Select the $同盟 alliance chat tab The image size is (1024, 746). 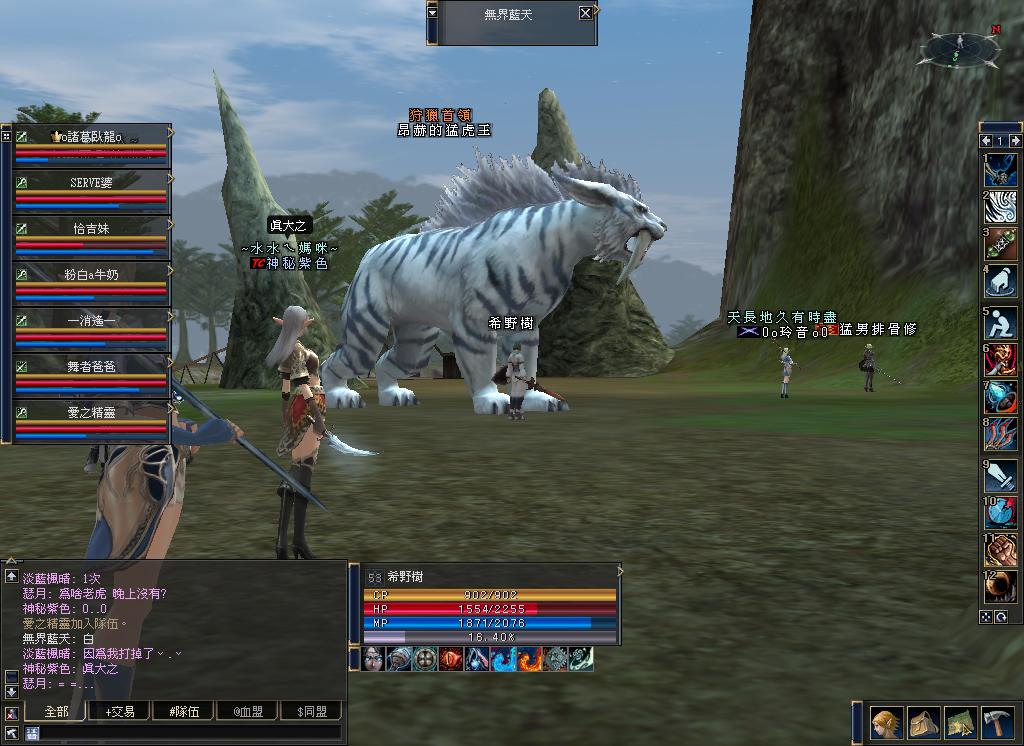(x=311, y=711)
